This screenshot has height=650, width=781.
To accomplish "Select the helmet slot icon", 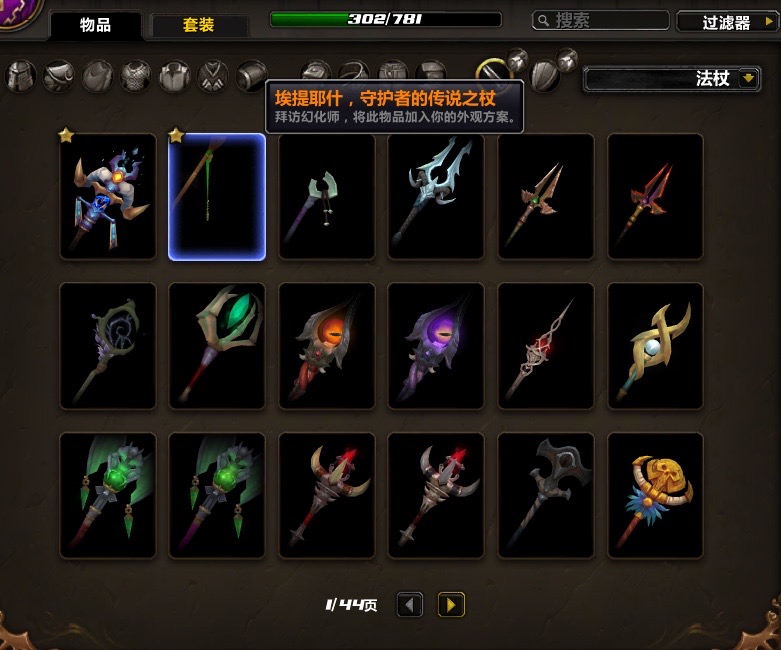I will pos(21,75).
